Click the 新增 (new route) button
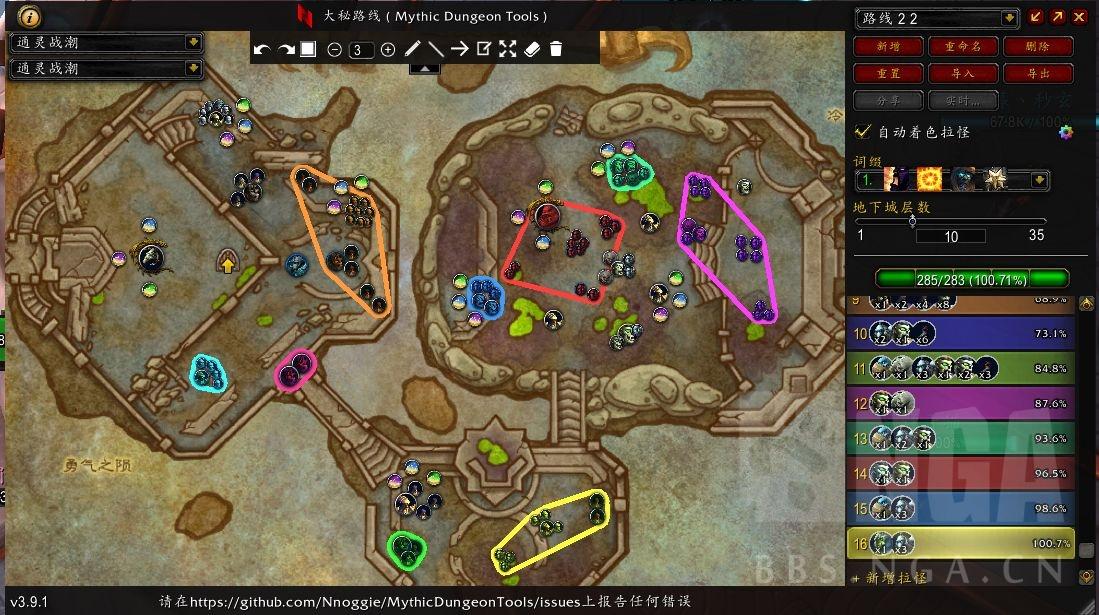The width and height of the screenshot is (1099, 615). click(886, 47)
